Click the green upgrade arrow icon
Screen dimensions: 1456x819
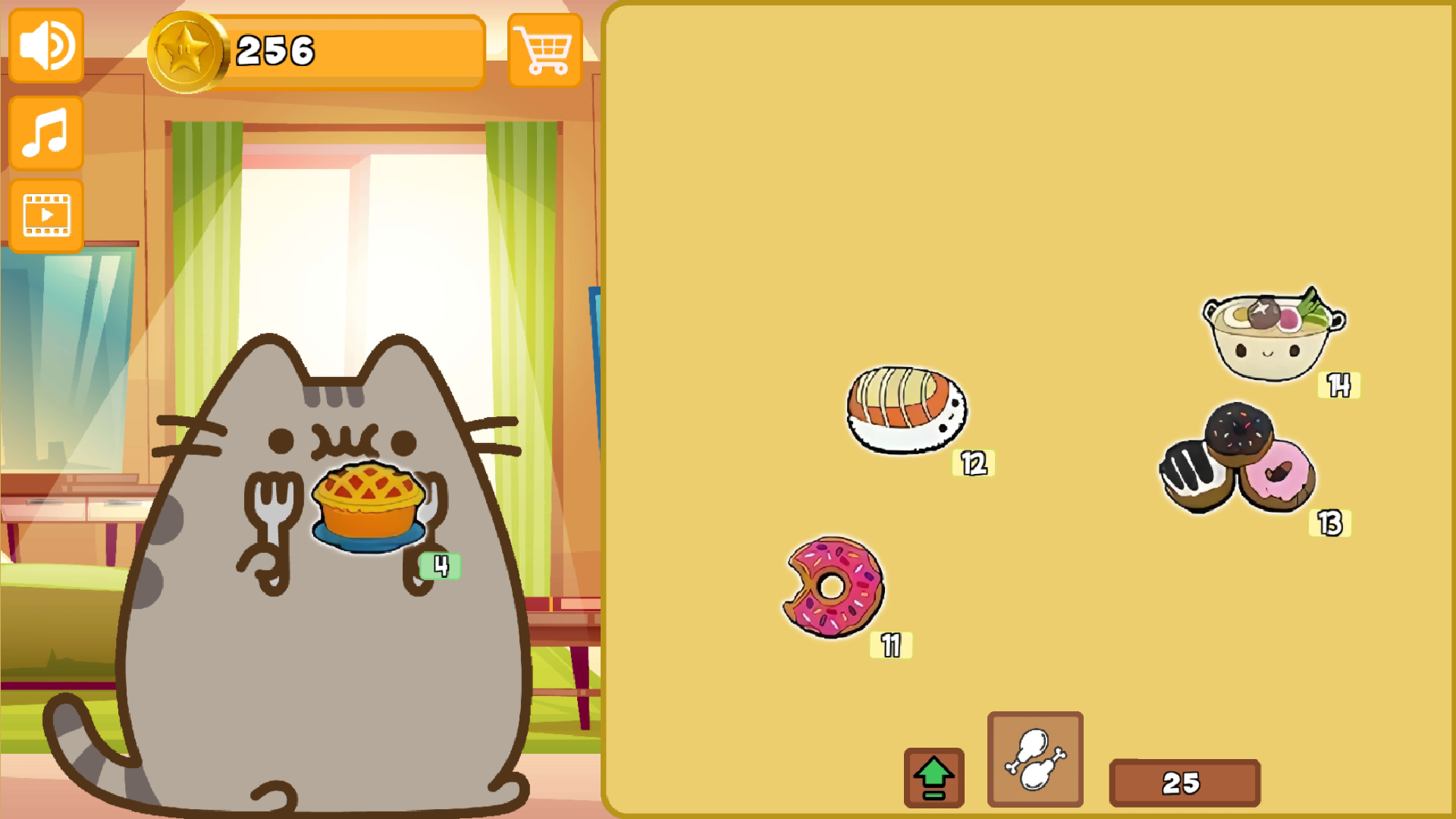tap(934, 779)
